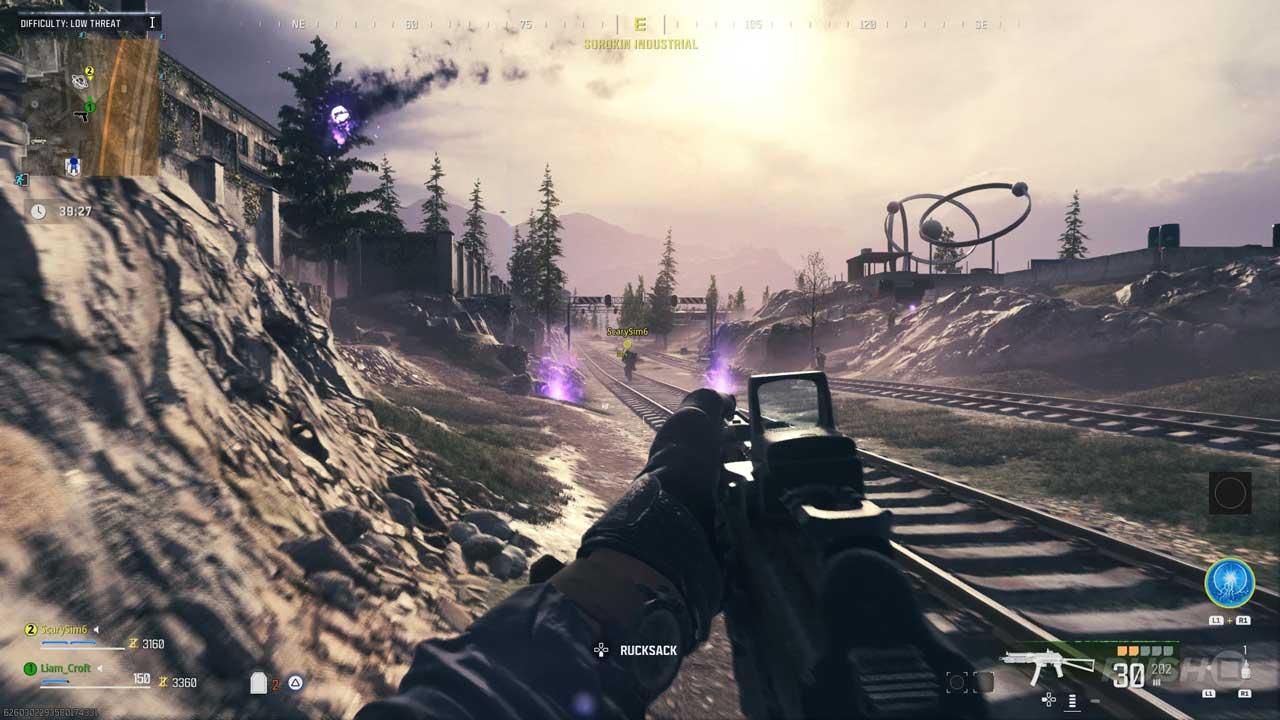Image resolution: width=1280 pixels, height=720 pixels.
Task: Select the blue figure marker on minimap
Action: [72, 167]
